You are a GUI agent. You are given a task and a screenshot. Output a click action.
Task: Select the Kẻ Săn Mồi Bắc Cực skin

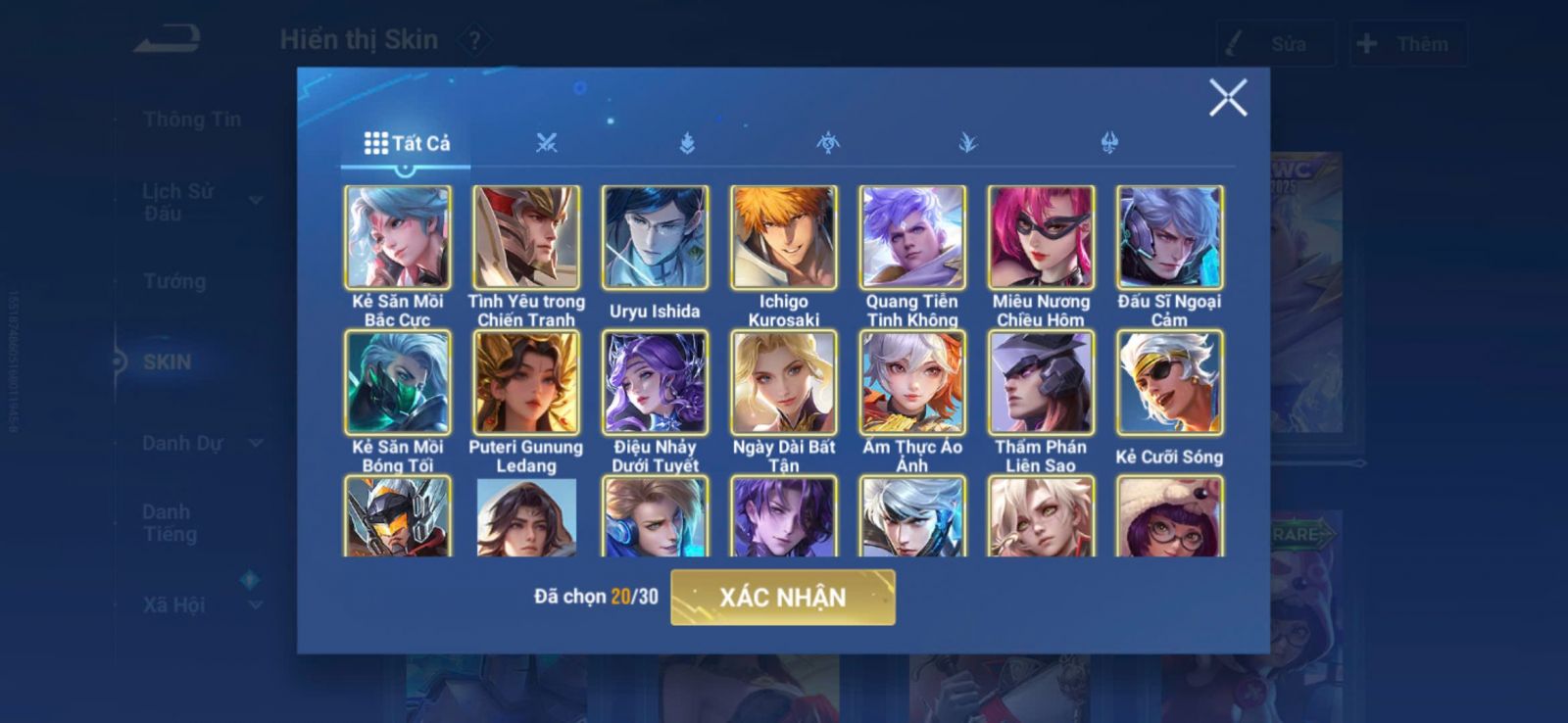pyautogui.click(x=398, y=237)
